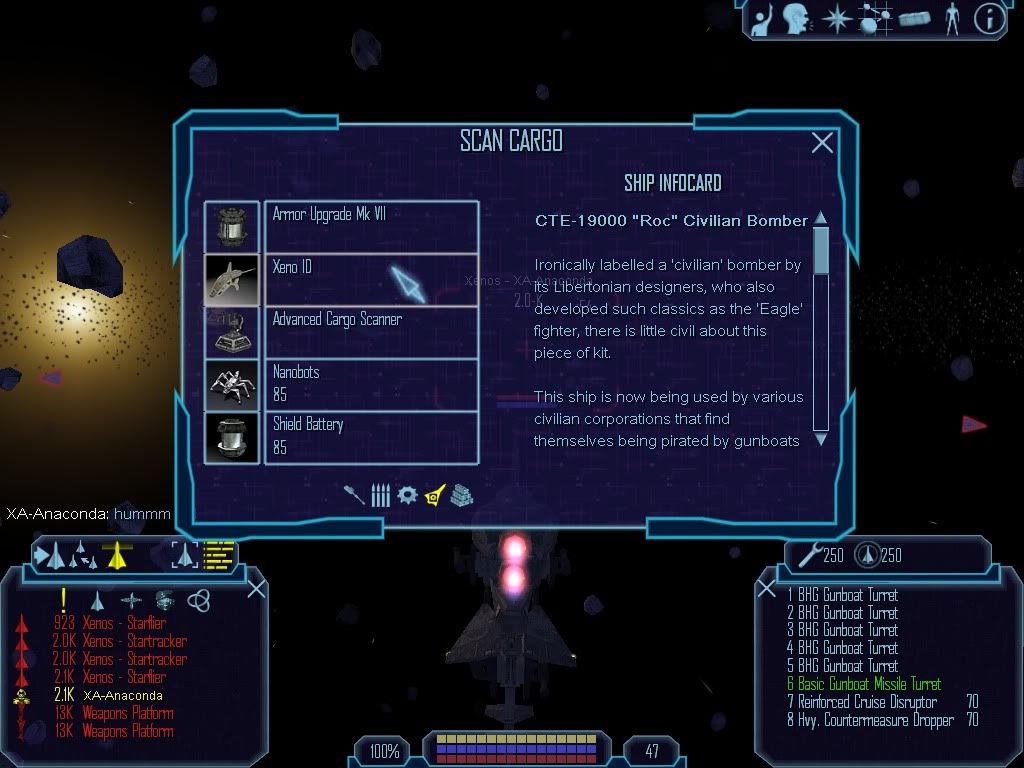Screen dimensions: 1024x768
Task: Select the Xeno ID cargo entry
Action: click(x=370, y=279)
